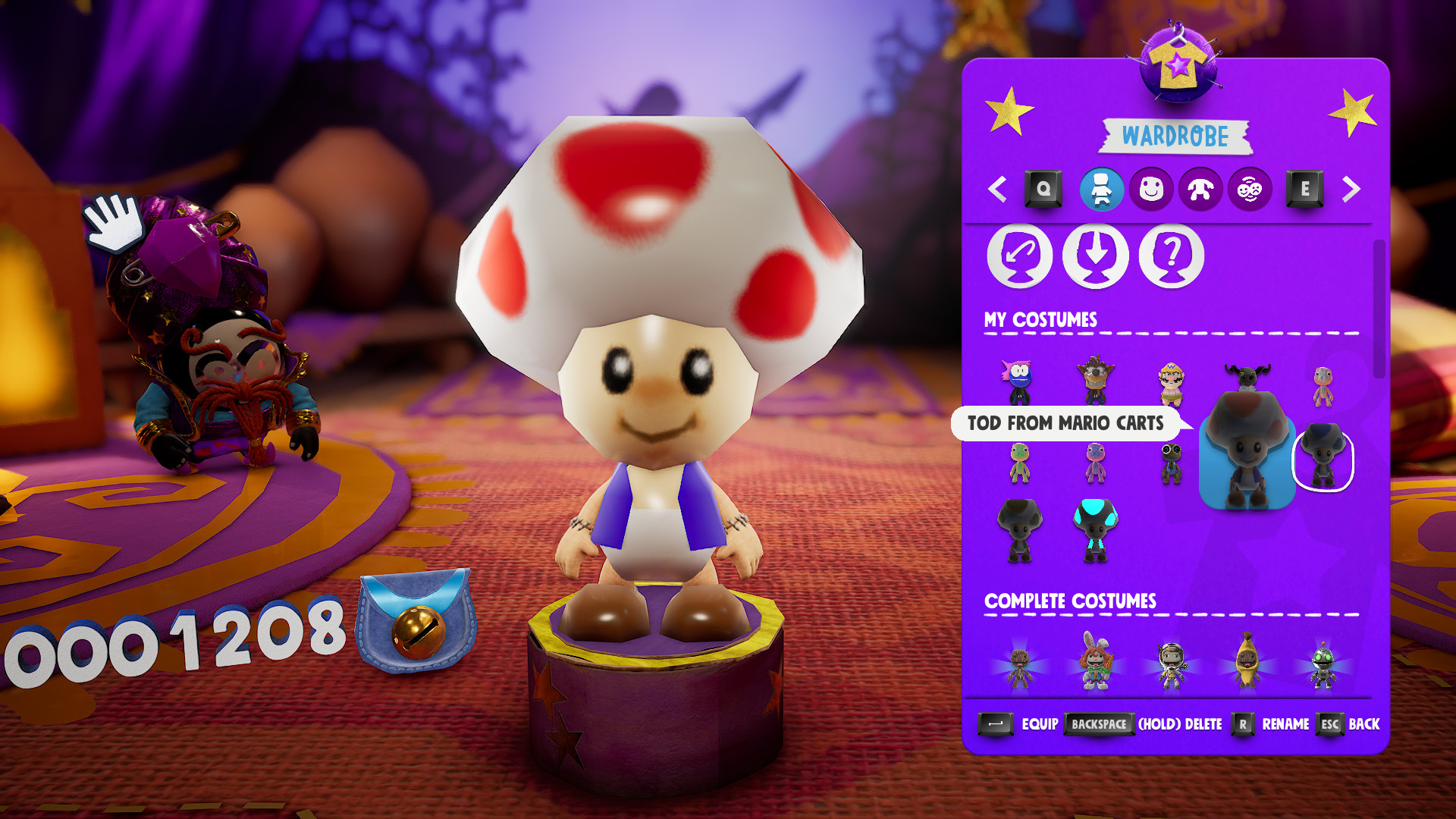The image size is (1456, 819).
Task: Open the Wardrobe title header
Action: [x=1175, y=136]
